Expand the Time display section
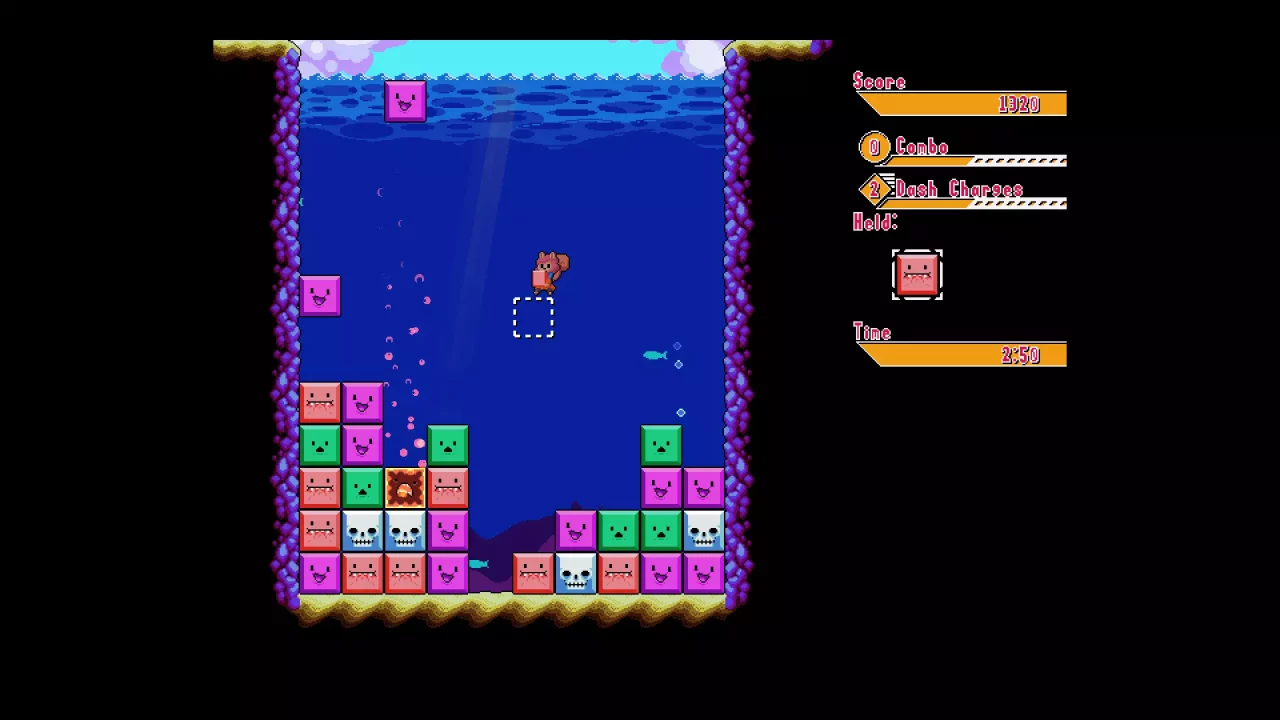 tap(871, 332)
